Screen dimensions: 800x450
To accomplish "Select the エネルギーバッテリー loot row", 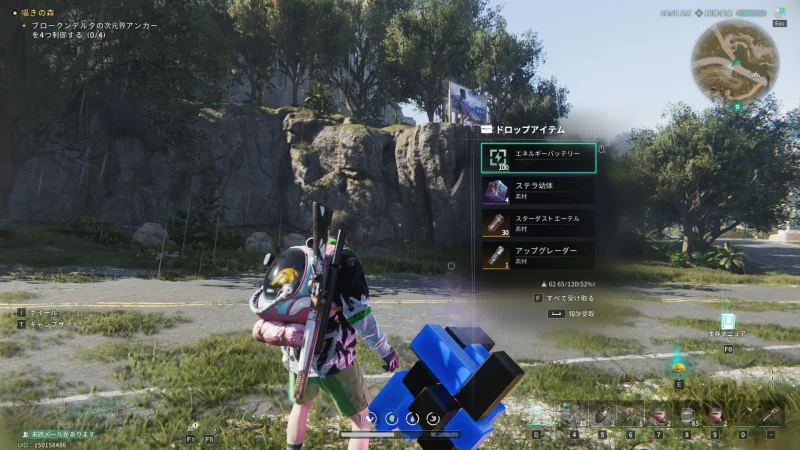I will (538, 158).
